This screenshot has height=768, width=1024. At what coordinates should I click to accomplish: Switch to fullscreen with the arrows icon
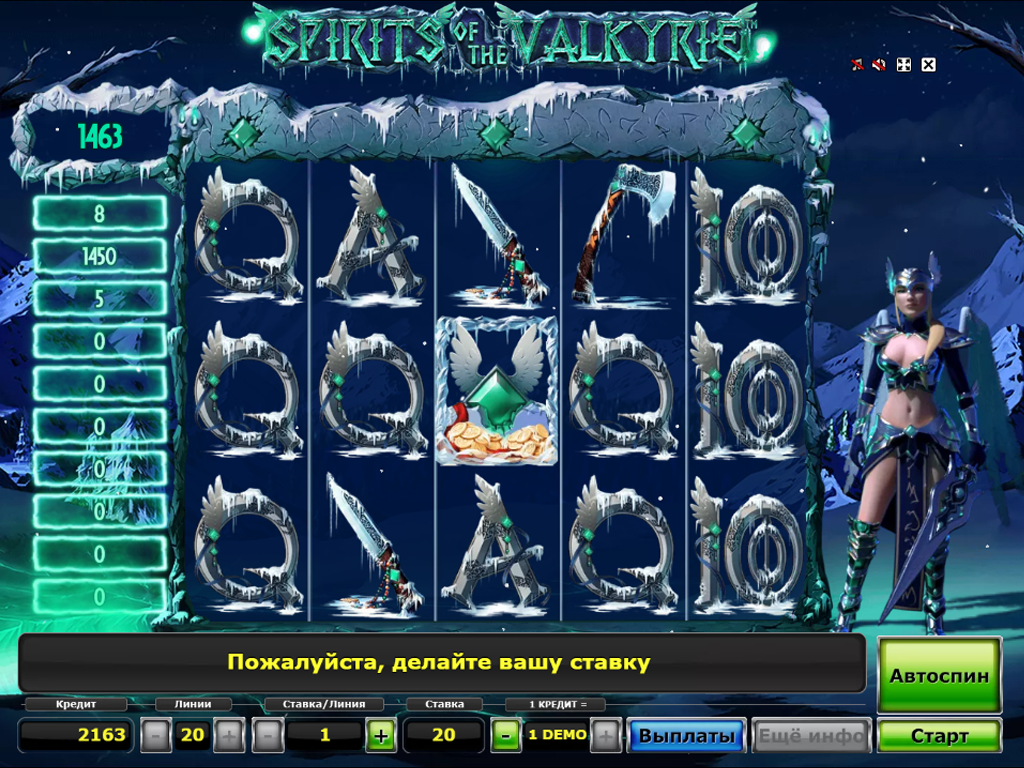(903, 65)
